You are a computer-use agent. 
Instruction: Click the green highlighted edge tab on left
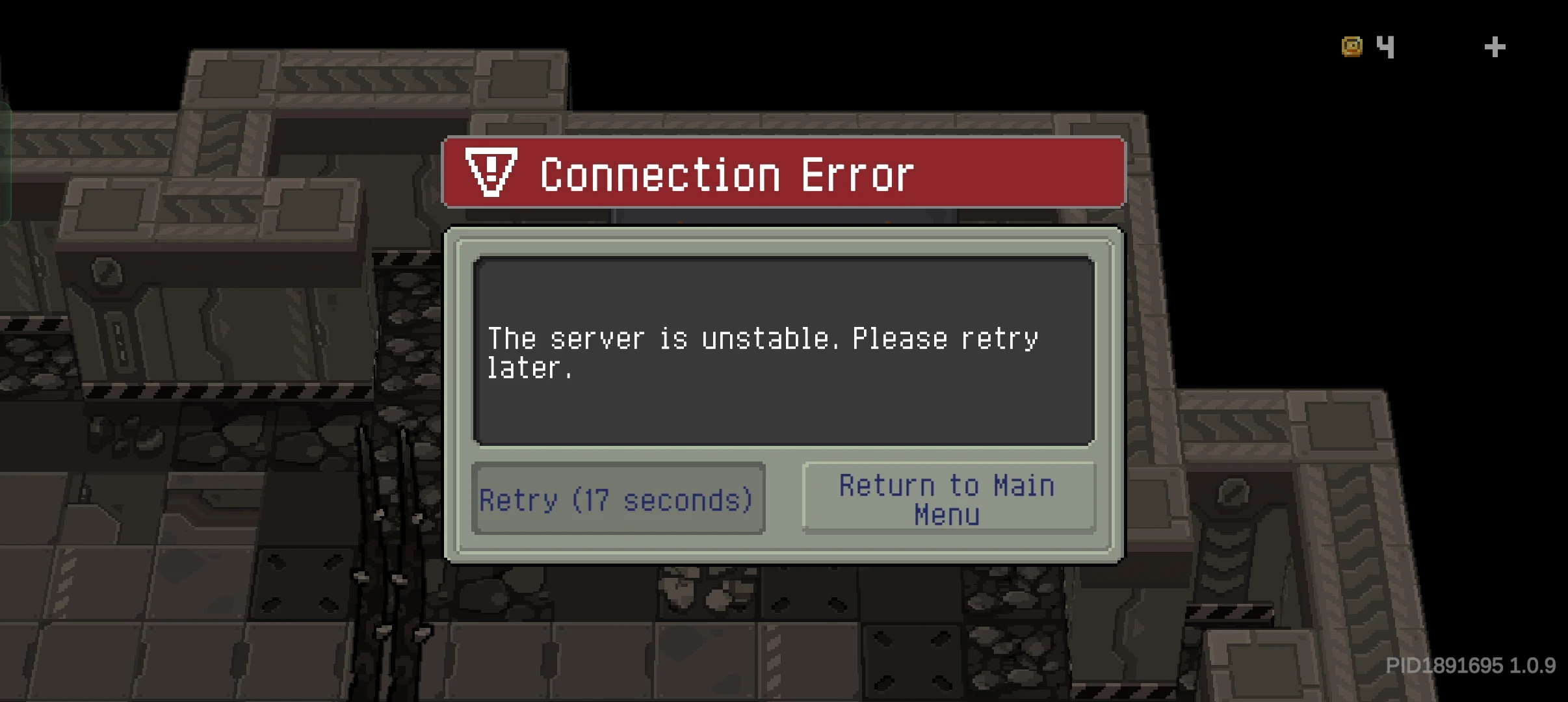tap(5, 162)
